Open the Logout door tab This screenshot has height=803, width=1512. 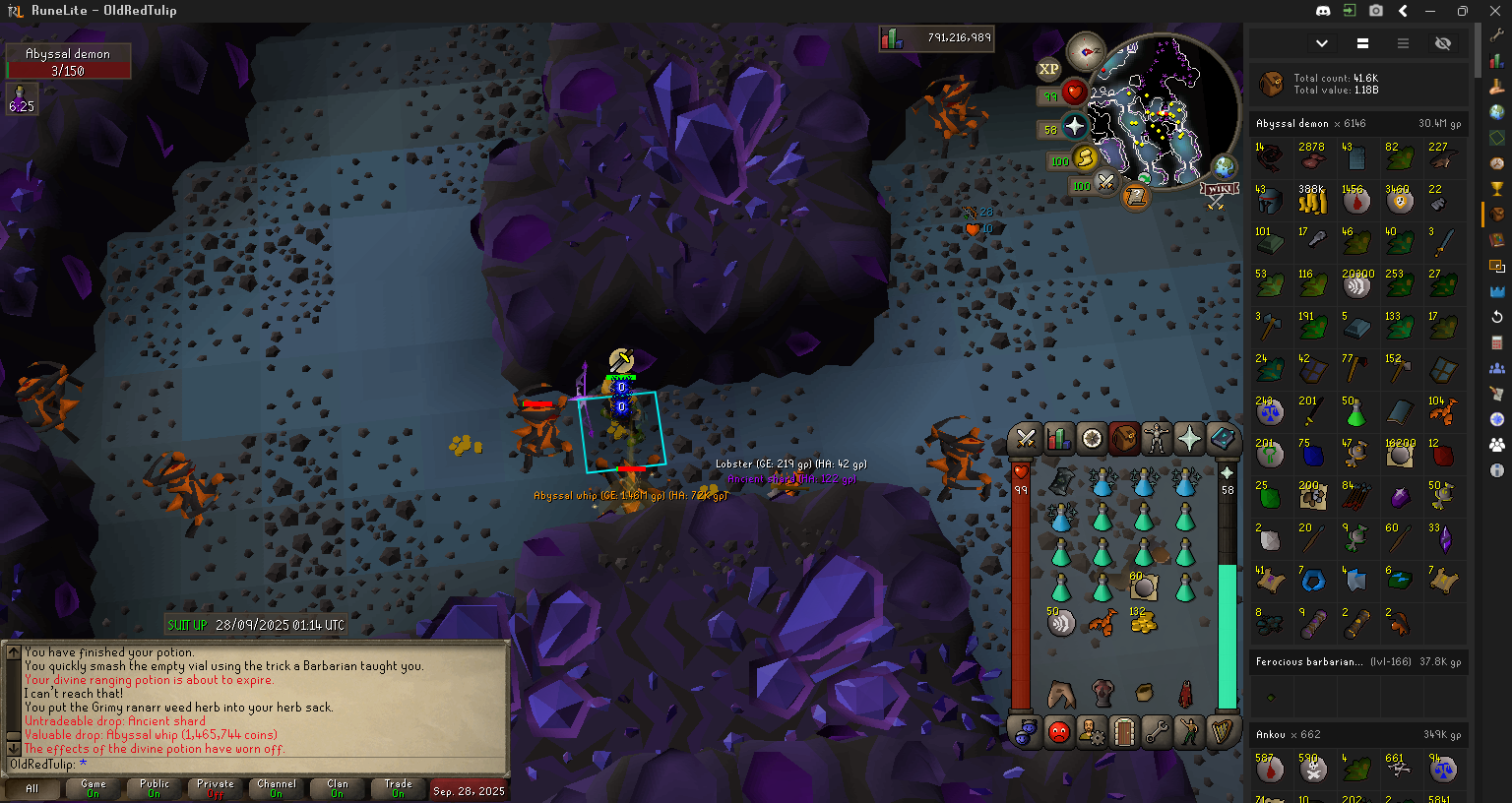[x=1124, y=732]
